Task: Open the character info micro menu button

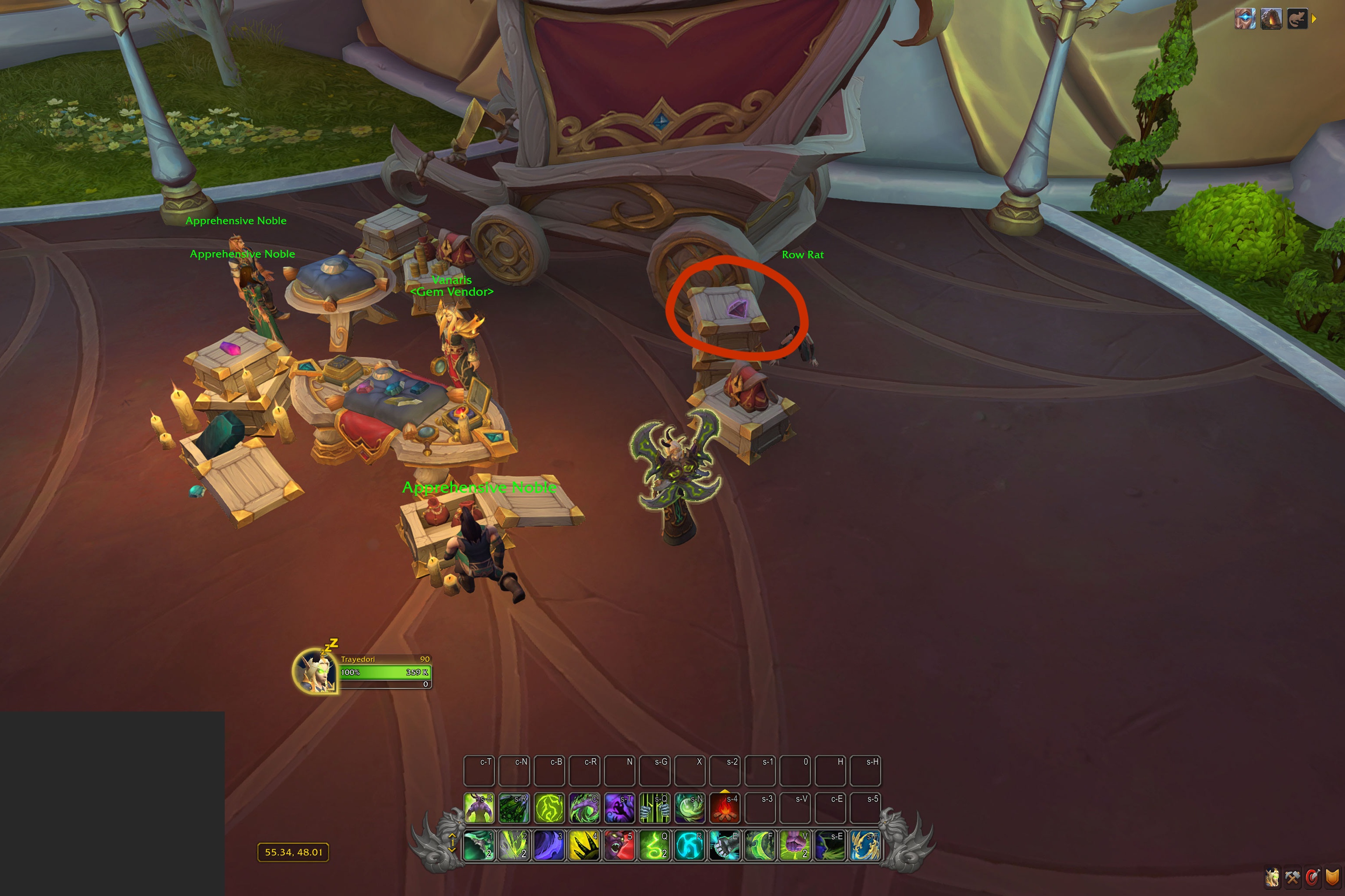Action: (1273, 877)
